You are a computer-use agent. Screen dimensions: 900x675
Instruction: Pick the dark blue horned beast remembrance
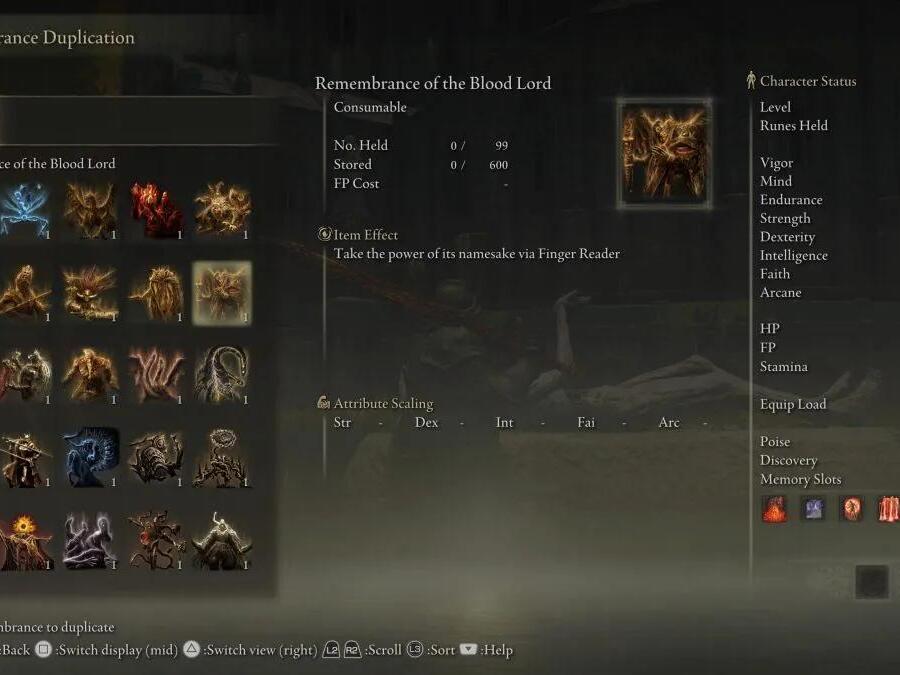91,459
